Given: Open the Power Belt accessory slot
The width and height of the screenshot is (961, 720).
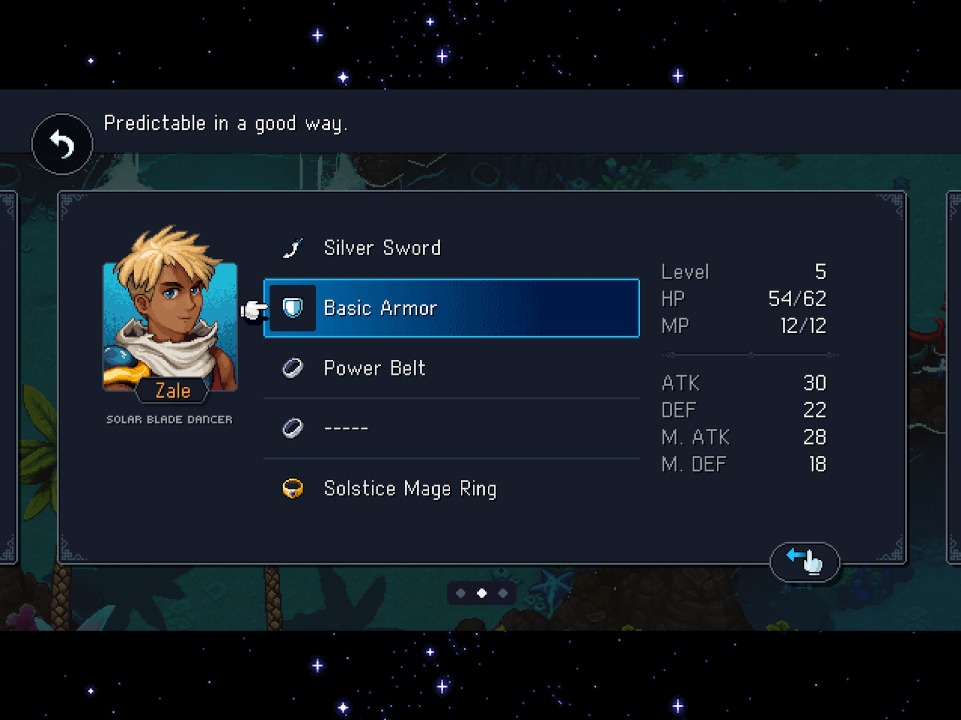Looking at the screenshot, I should pyautogui.click(x=451, y=368).
